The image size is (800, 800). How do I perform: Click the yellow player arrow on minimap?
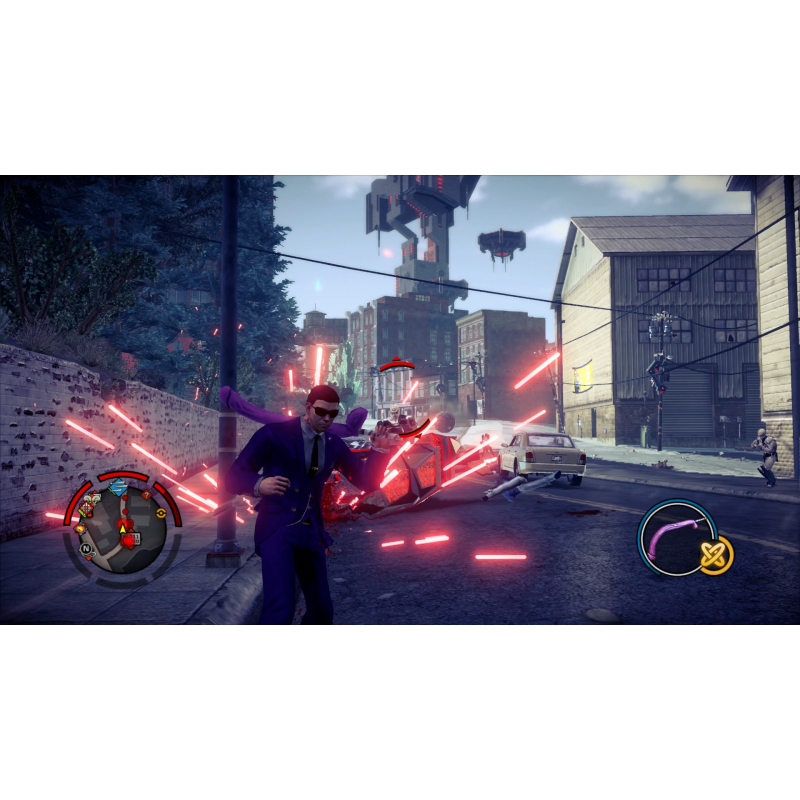pyautogui.click(x=122, y=530)
